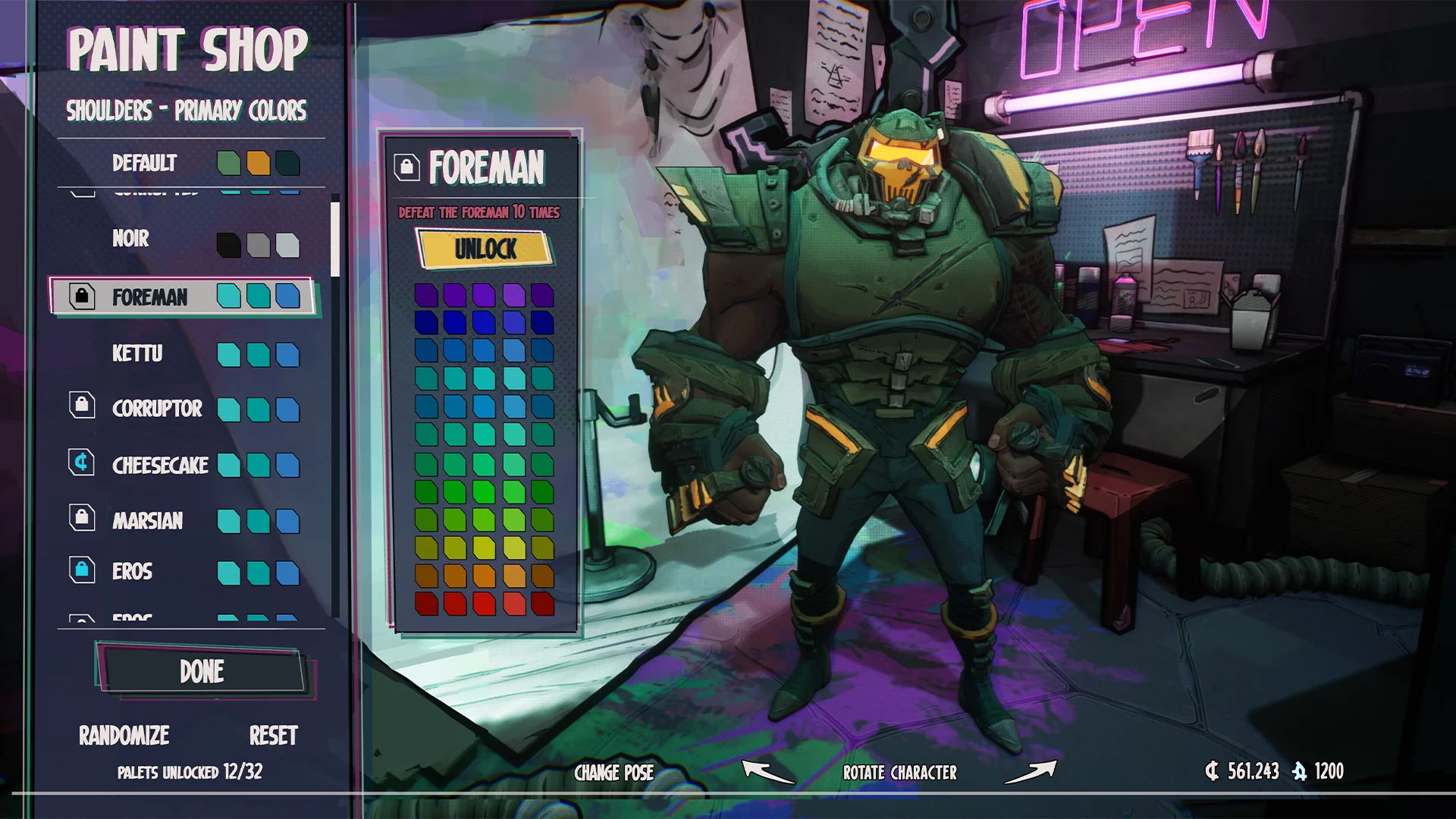
Task: Unlock the Foreman palette
Action: click(485, 249)
